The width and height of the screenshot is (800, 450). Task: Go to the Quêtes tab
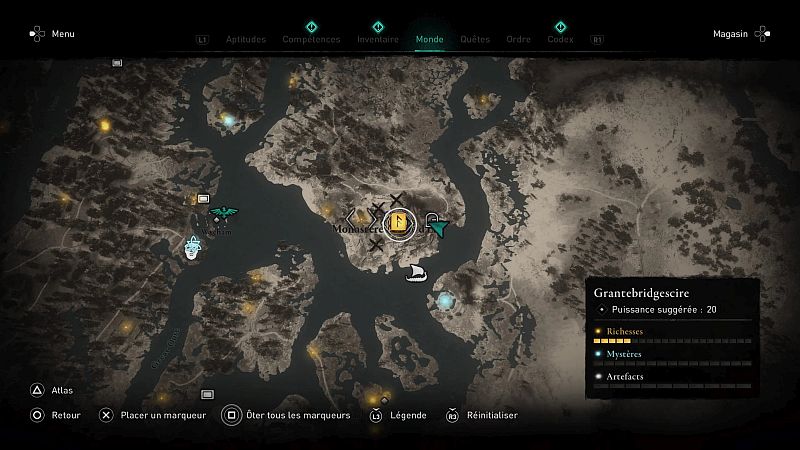tap(475, 40)
